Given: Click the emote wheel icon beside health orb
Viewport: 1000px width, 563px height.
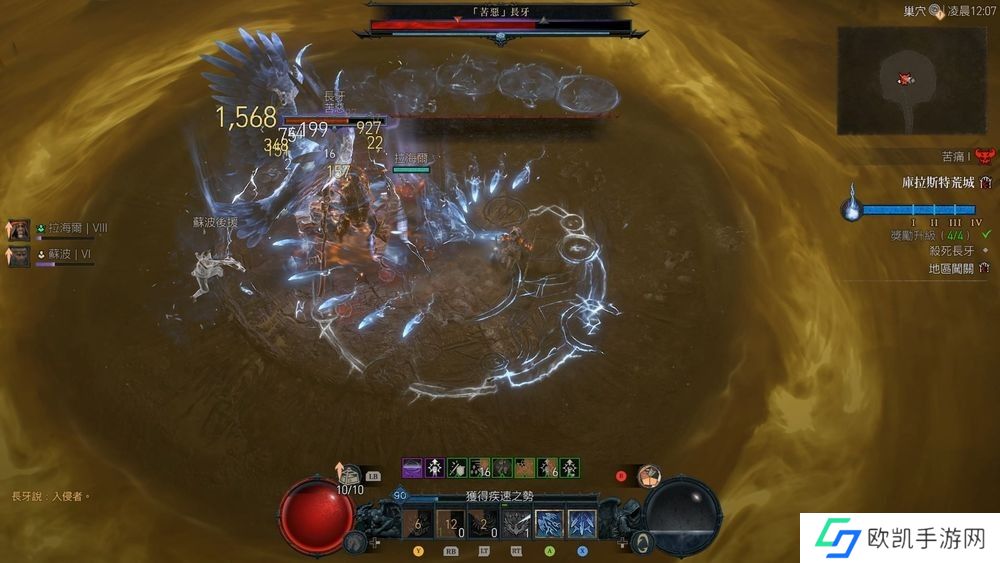Looking at the screenshot, I should 353,542.
